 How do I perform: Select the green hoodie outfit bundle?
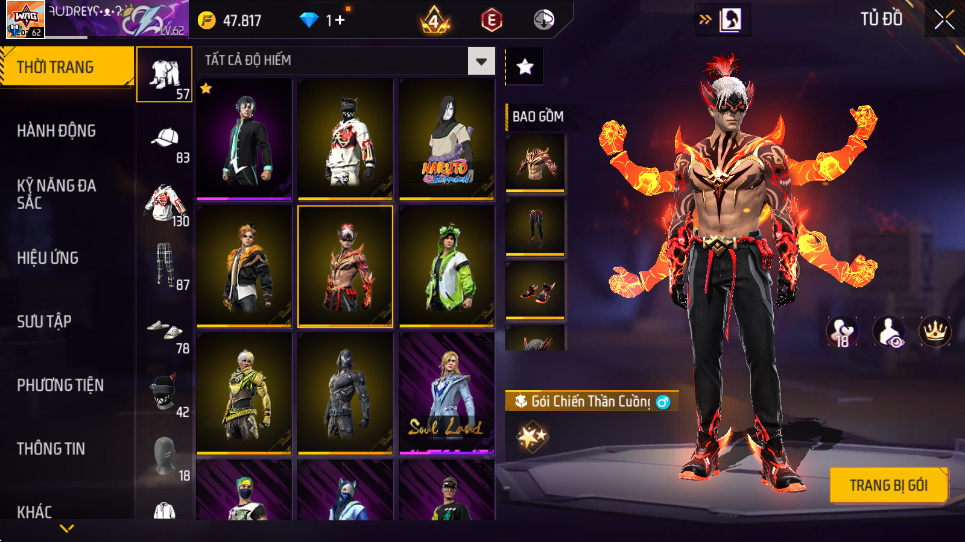[447, 265]
